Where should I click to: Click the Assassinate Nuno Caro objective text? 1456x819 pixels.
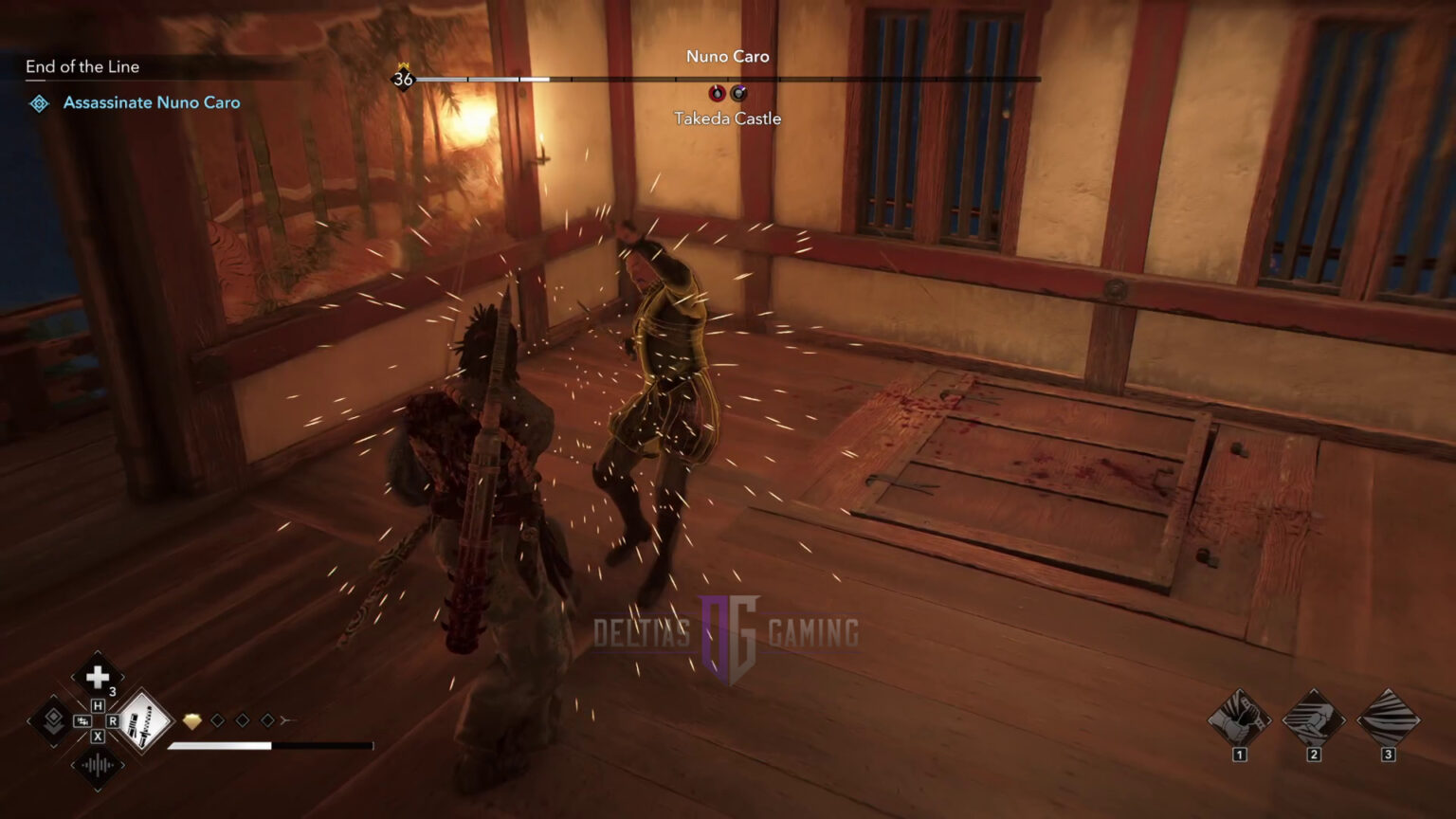(x=152, y=102)
